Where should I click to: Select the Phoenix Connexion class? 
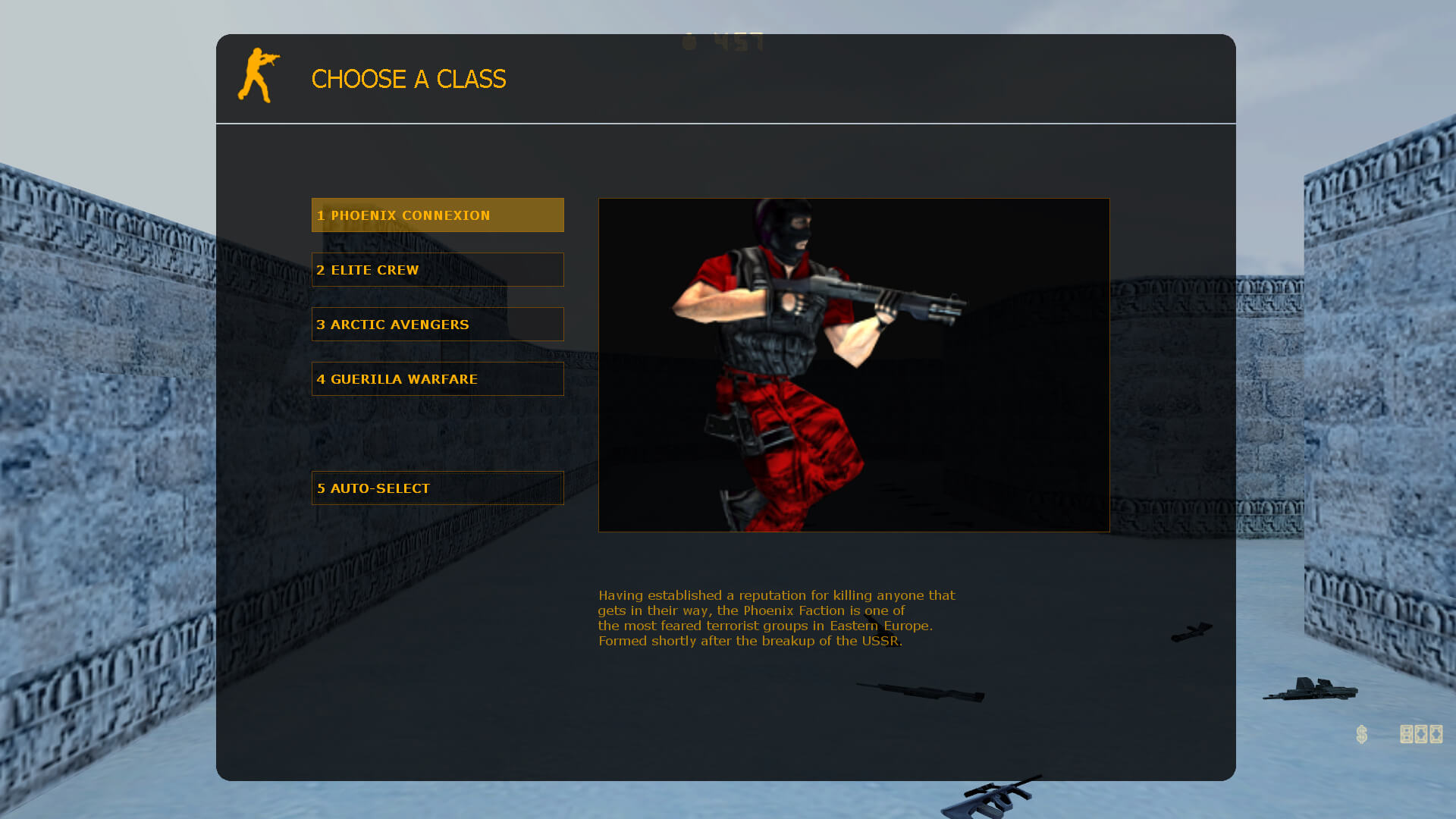coord(438,215)
